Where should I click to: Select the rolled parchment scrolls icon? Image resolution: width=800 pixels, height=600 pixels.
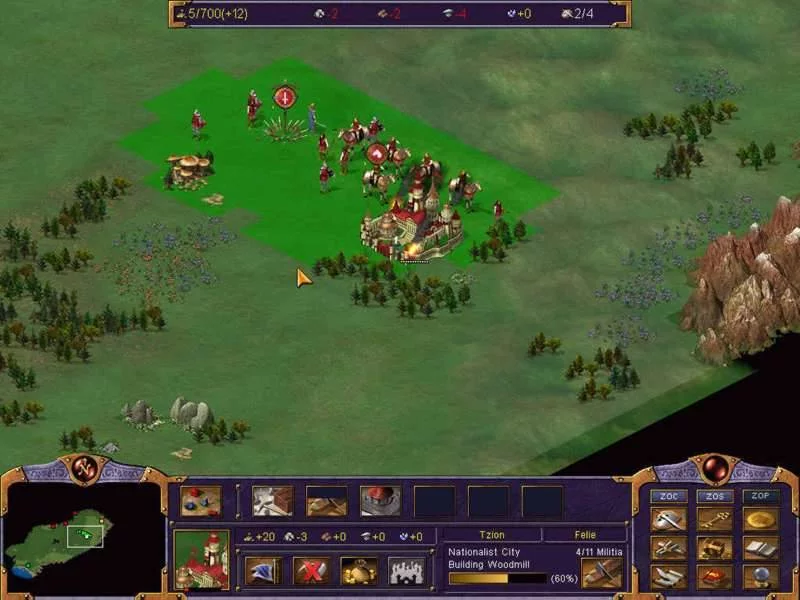coord(667,577)
